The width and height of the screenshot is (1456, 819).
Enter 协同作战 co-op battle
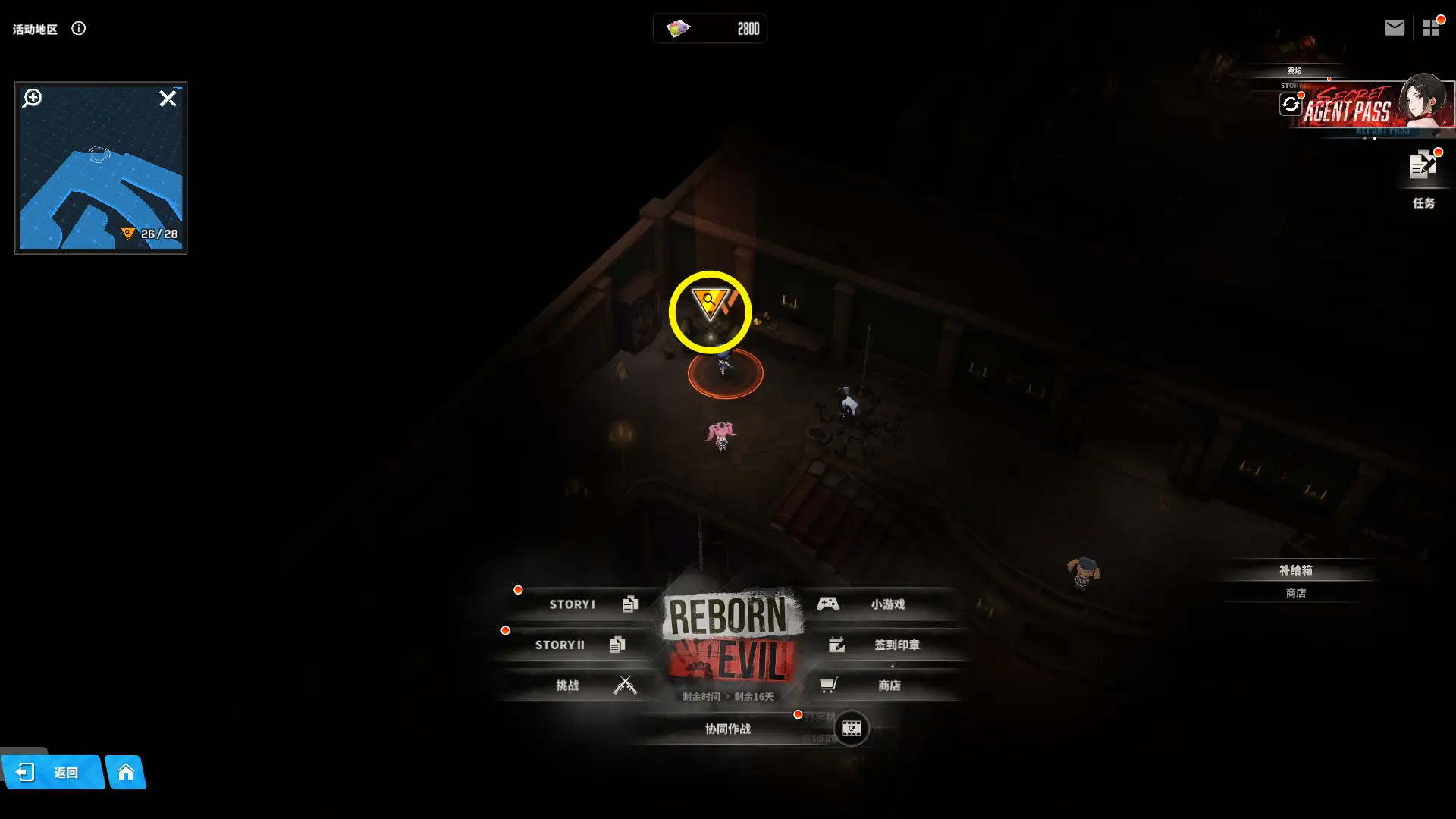click(727, 729)
